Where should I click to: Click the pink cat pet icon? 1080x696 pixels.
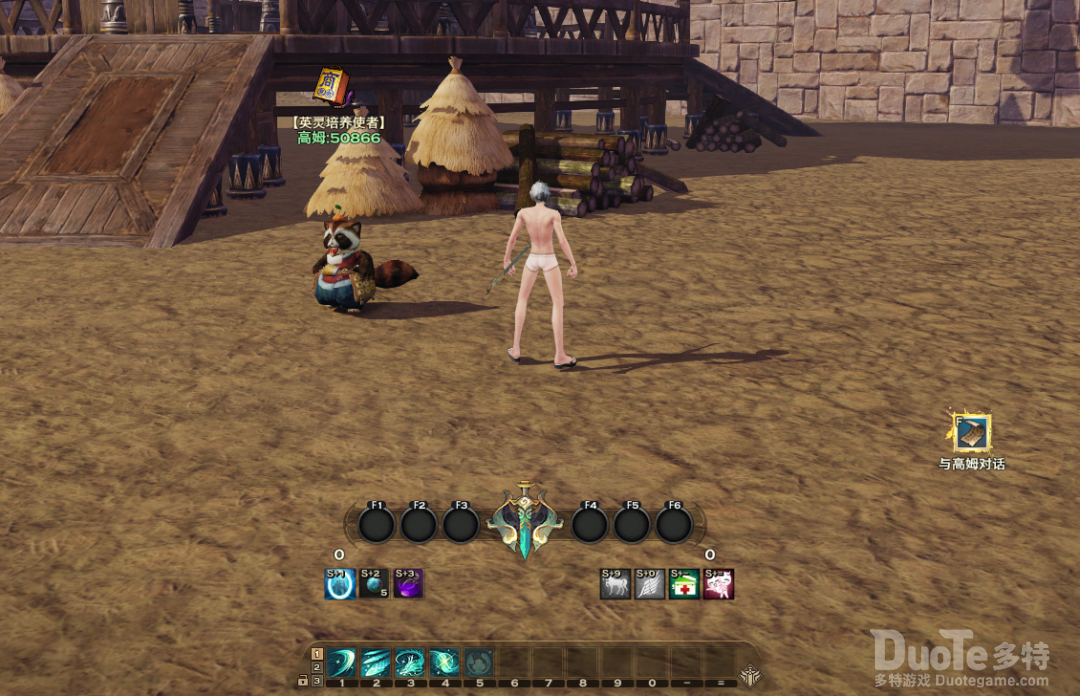pos(719,584)
